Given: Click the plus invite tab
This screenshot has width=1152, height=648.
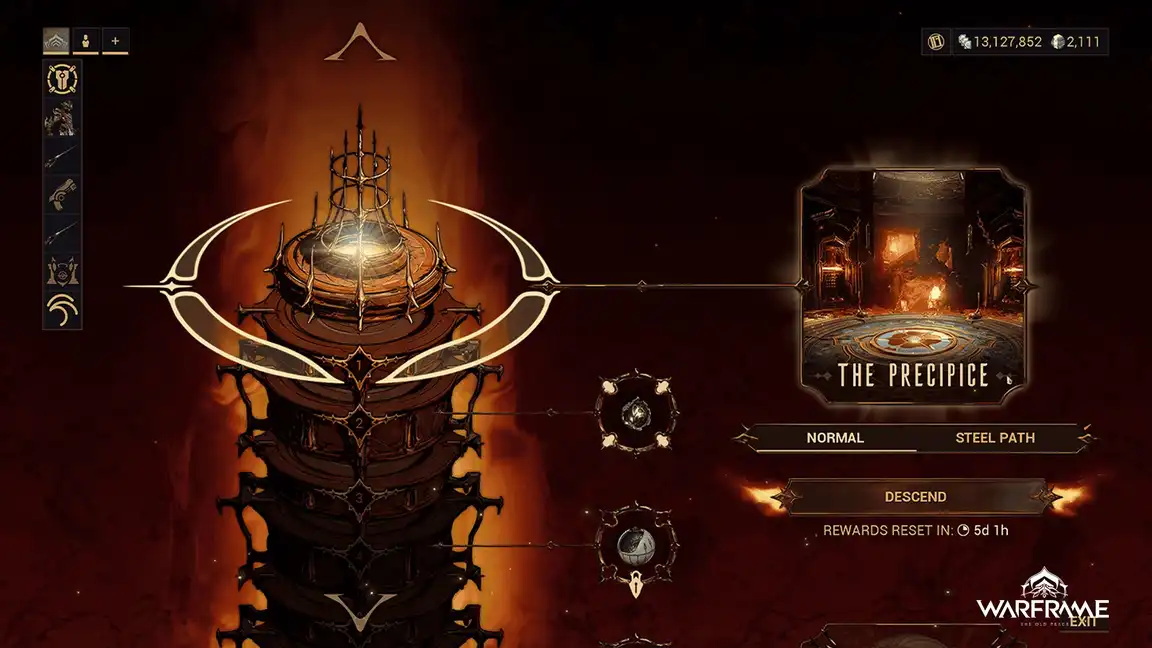Looking at the screenshot, I should [x=116, y=41].
